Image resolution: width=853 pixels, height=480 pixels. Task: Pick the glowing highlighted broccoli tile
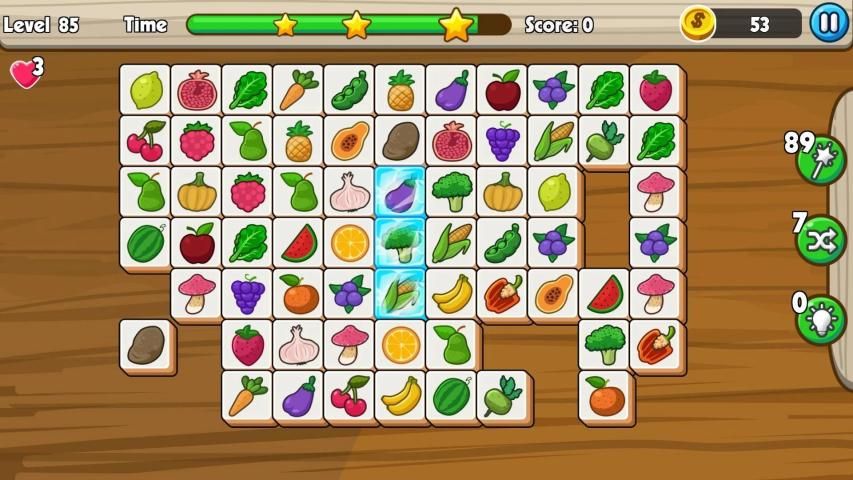(400, 242)
